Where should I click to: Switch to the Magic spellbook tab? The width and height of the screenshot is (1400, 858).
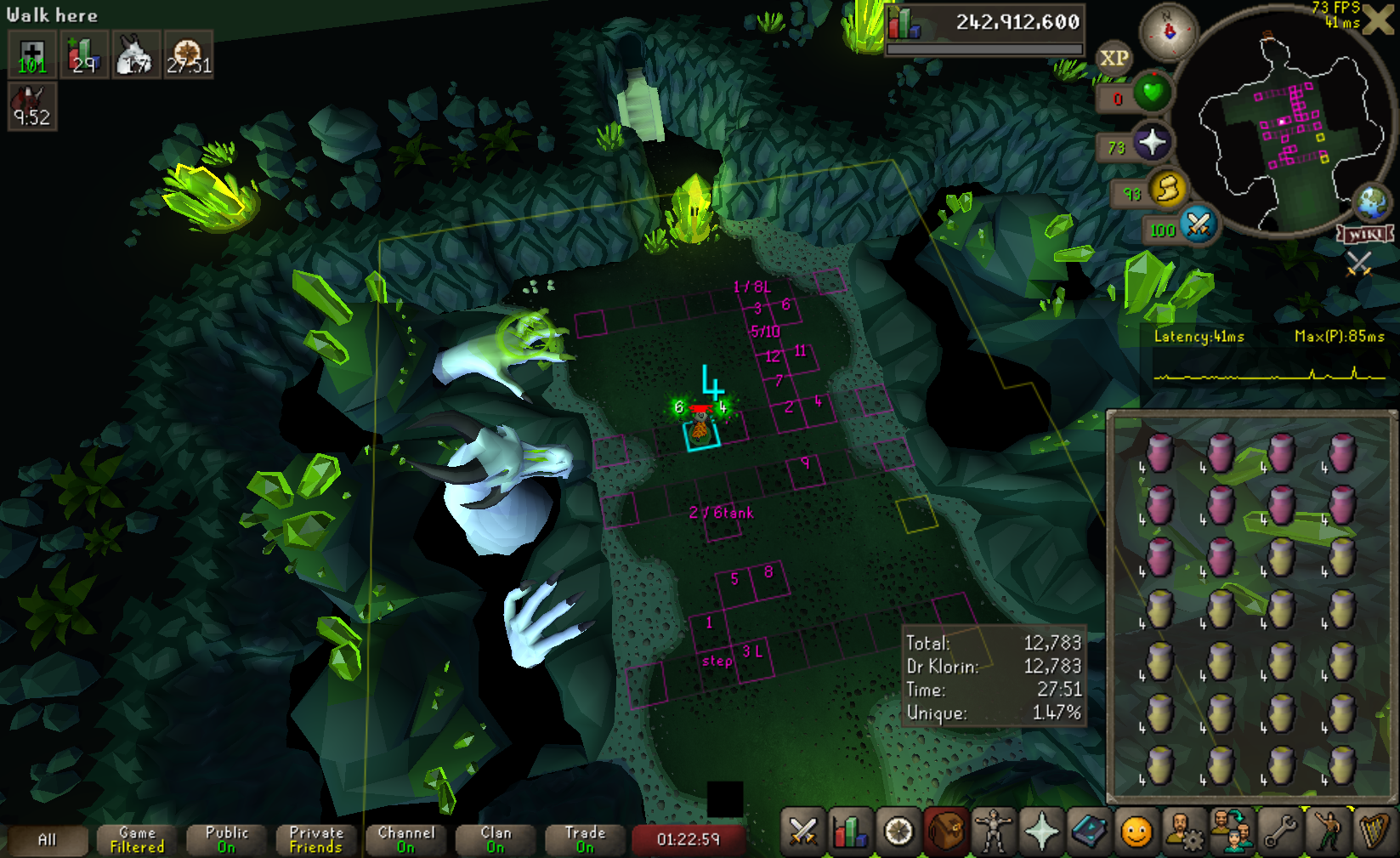coord(1089,831)
